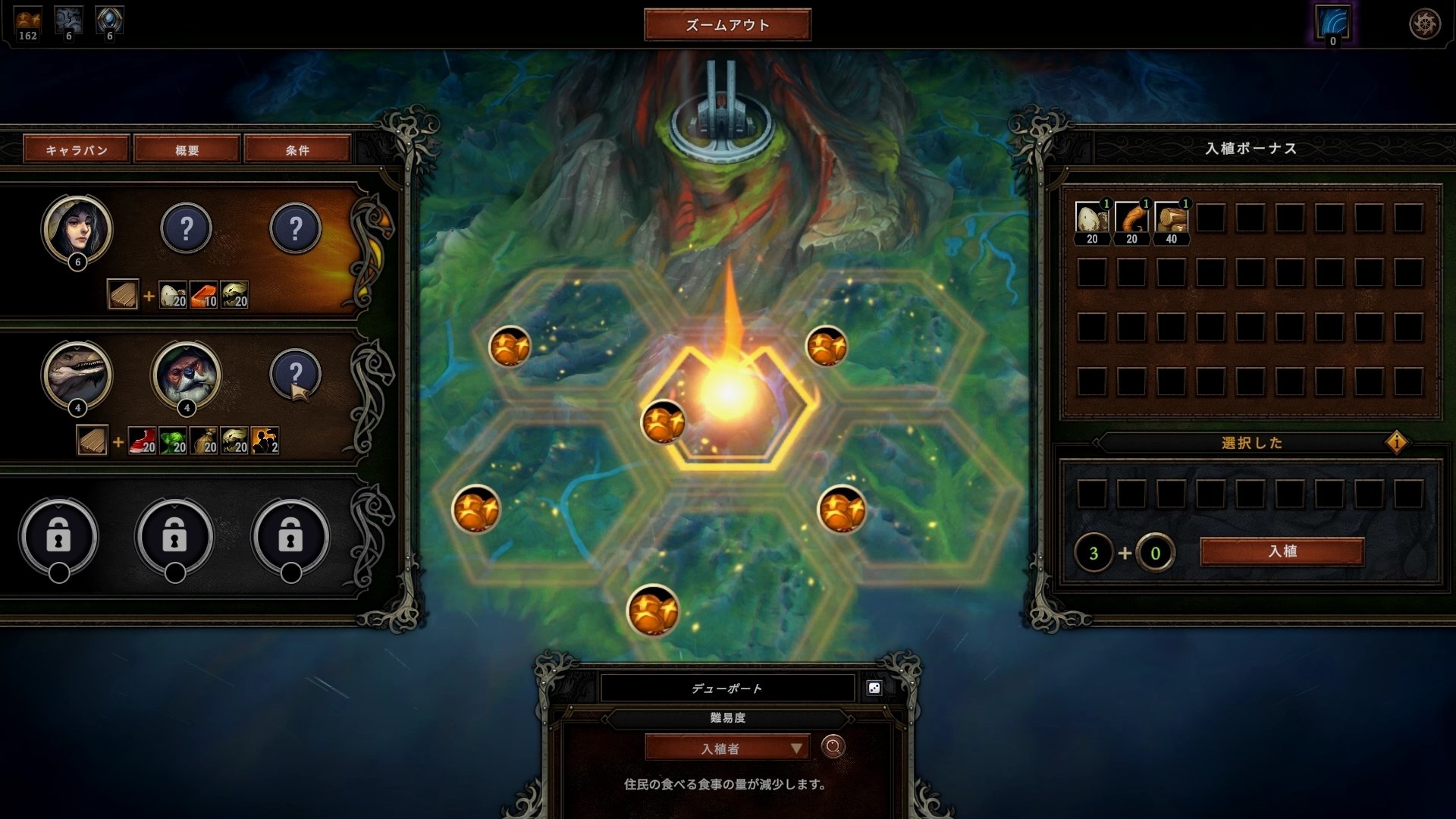Pick the egg bonus item slot
This screenshot has height=819, width=1456.
(1091, 218)
